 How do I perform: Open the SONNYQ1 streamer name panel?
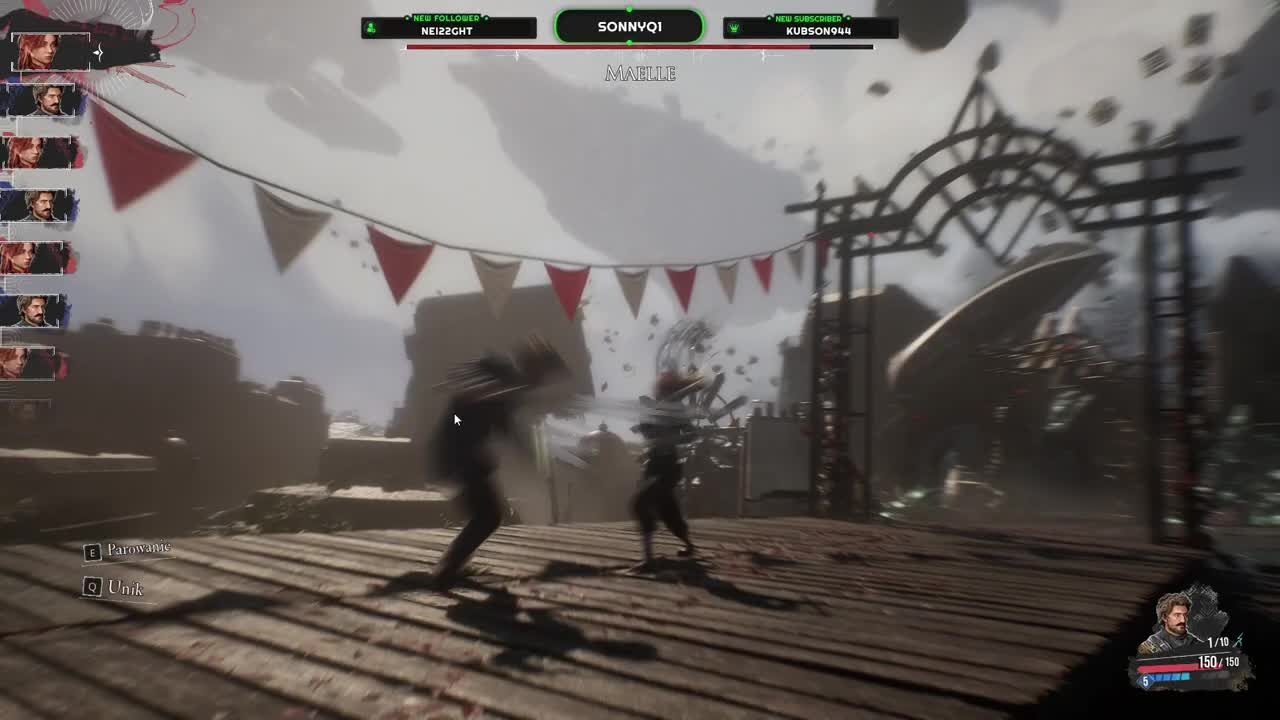[x=629, y=27]
